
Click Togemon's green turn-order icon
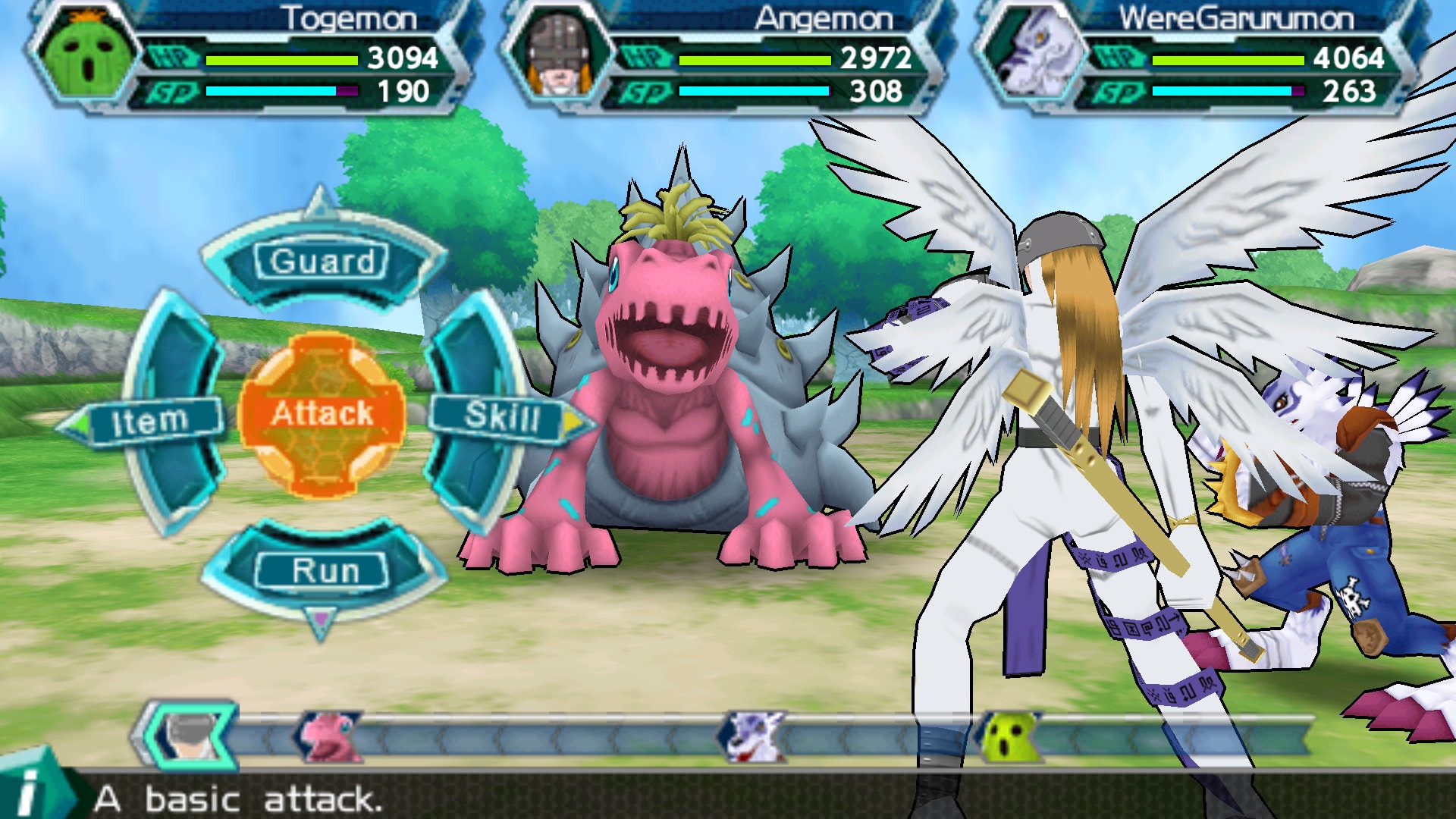tap(1009, 737)
